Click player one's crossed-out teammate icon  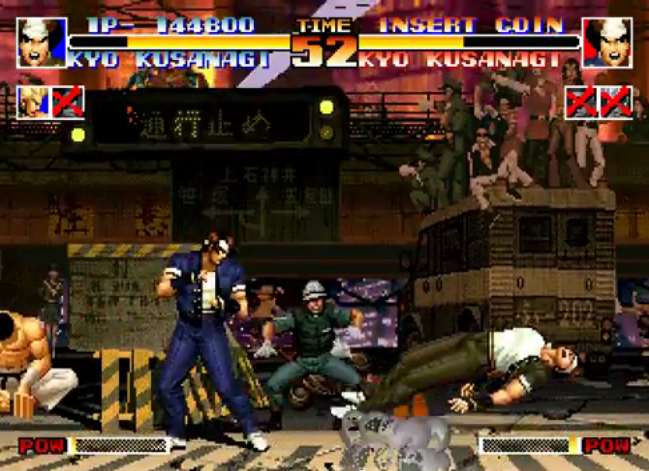point(67,102)
